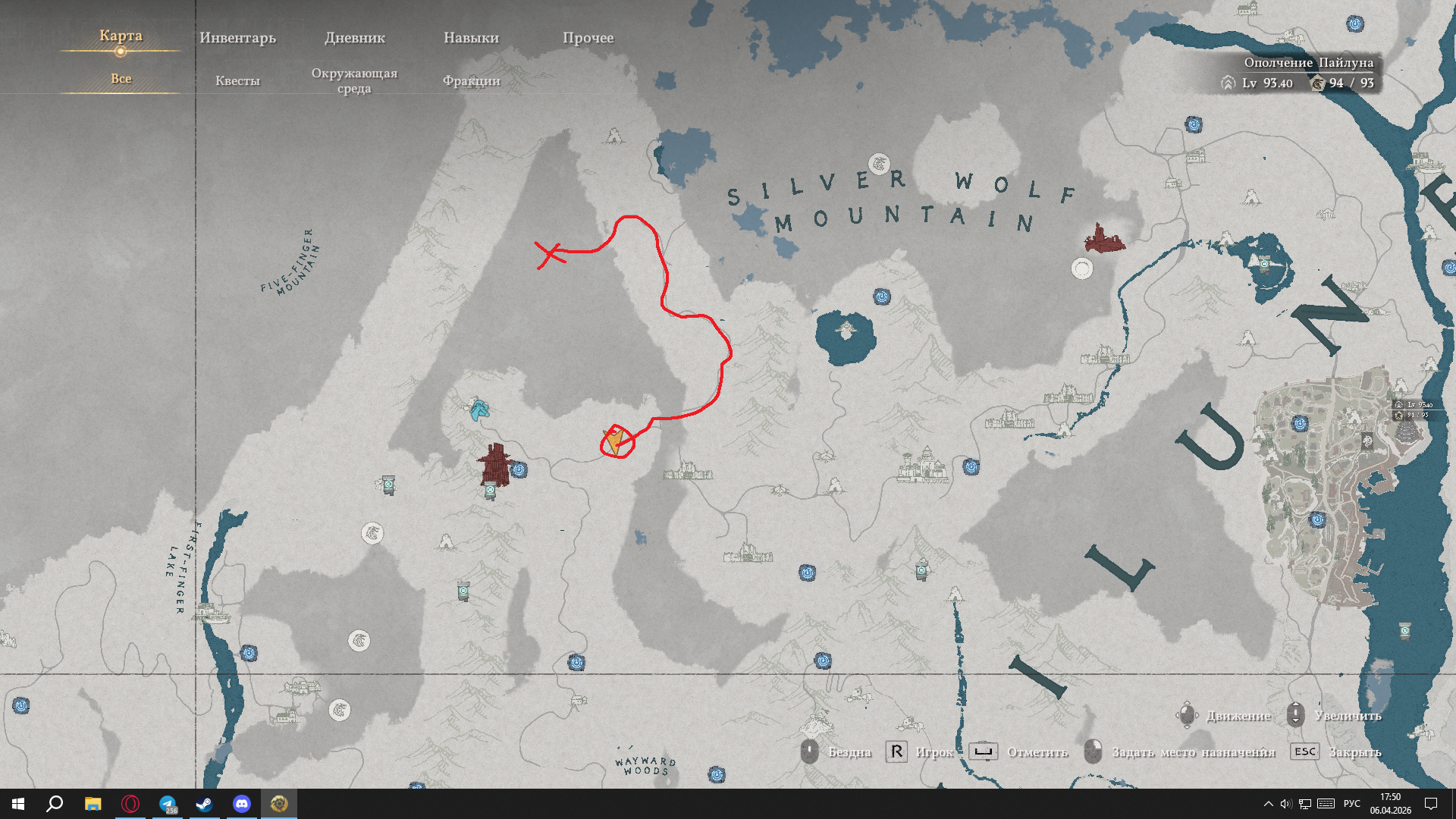Select the dark red tower marker
Screen dimensions: 1456x819
pos(495,464)
